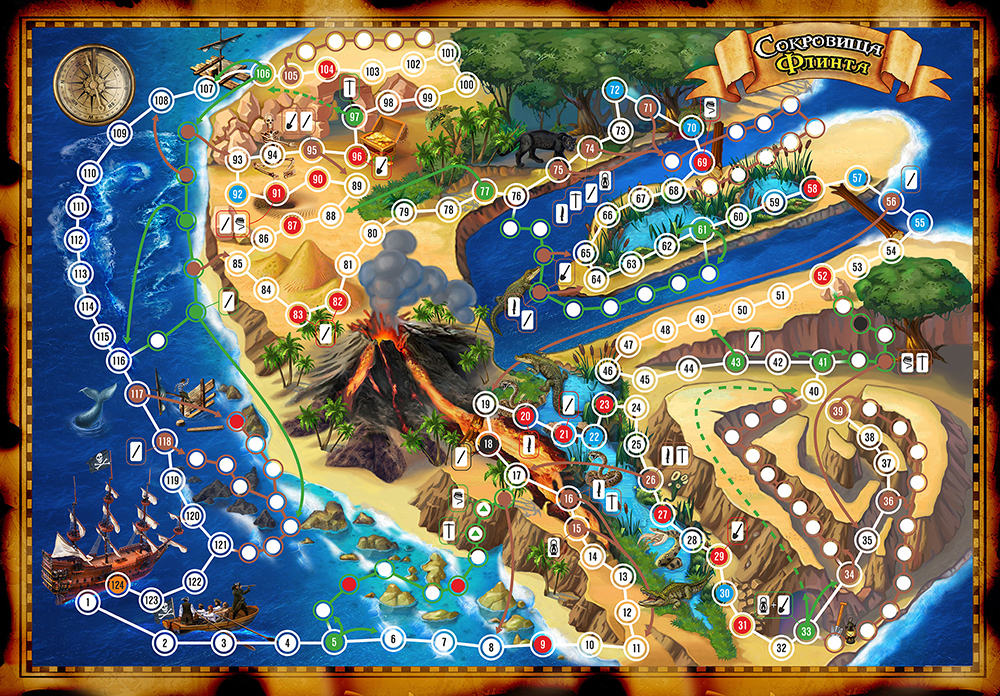
Task: Choose the red space numbered 52
Action: click(x=822, y=275)
